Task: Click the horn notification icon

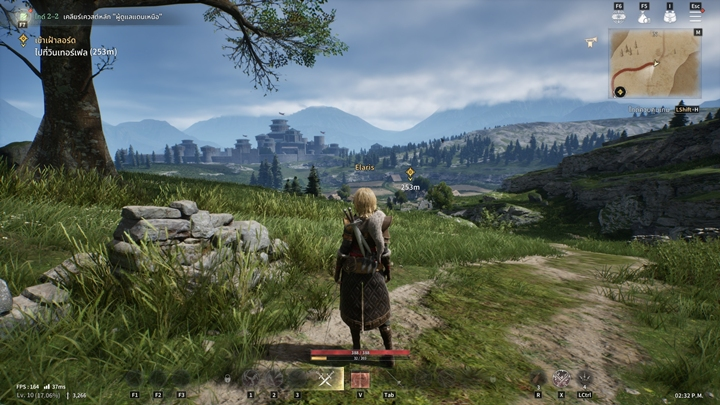Action: pyautogui.click(x=592, y=42)
